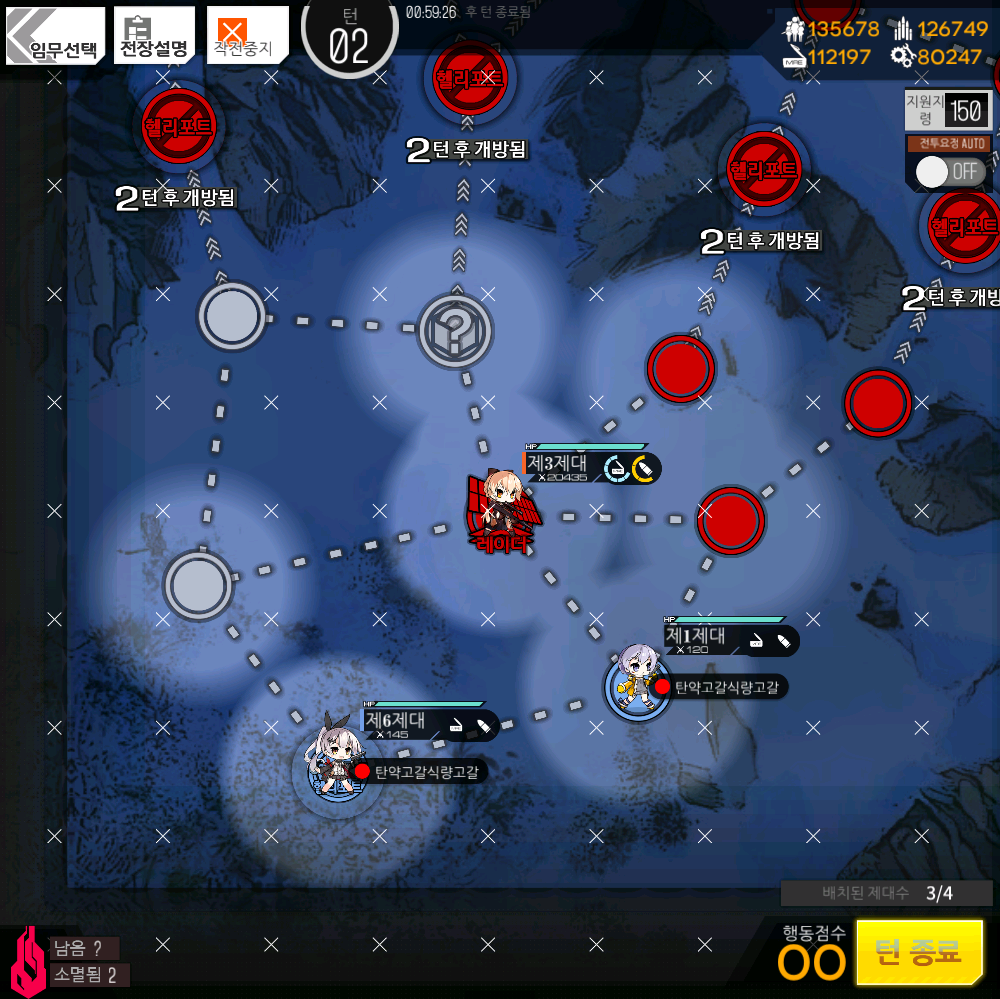Image resolution: width=1000 pixels, height=999 pixels.
Task: Open the battlefield description (전장설명)
Action: pos(154,36)
